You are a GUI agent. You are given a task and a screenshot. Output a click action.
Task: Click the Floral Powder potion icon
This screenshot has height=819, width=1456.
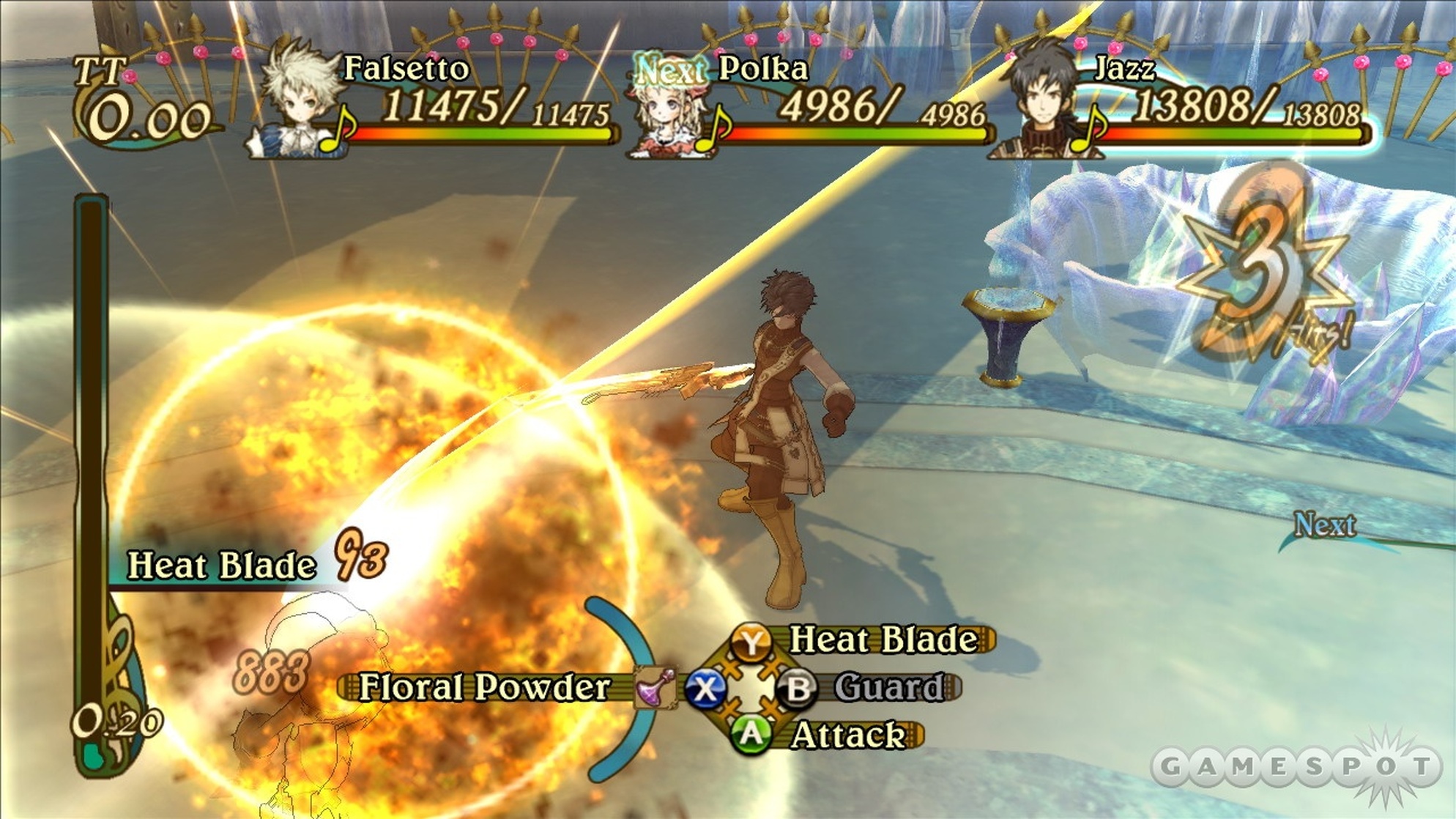[x=654, y=688]
